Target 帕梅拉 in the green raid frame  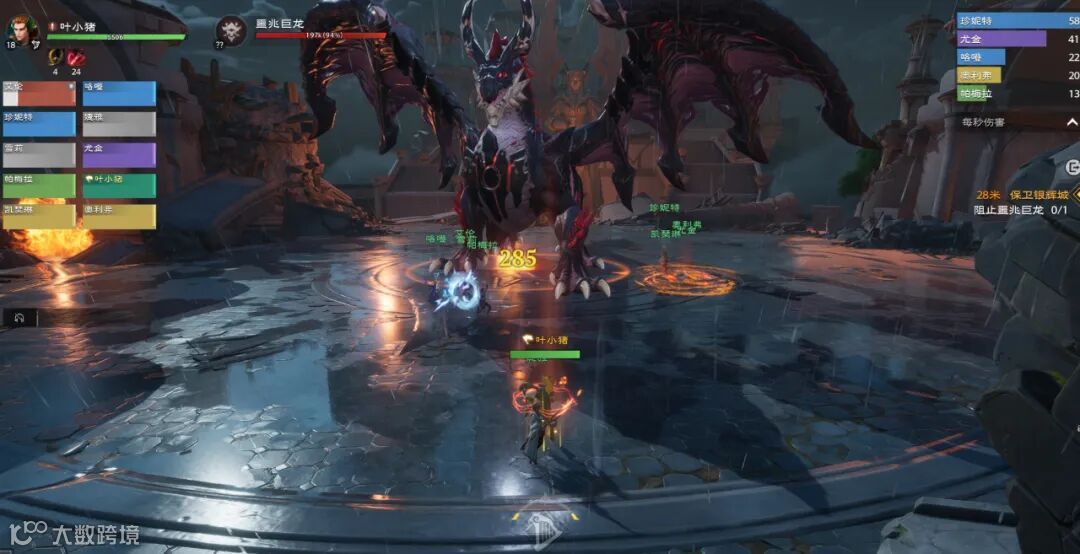tap(39, 186)
